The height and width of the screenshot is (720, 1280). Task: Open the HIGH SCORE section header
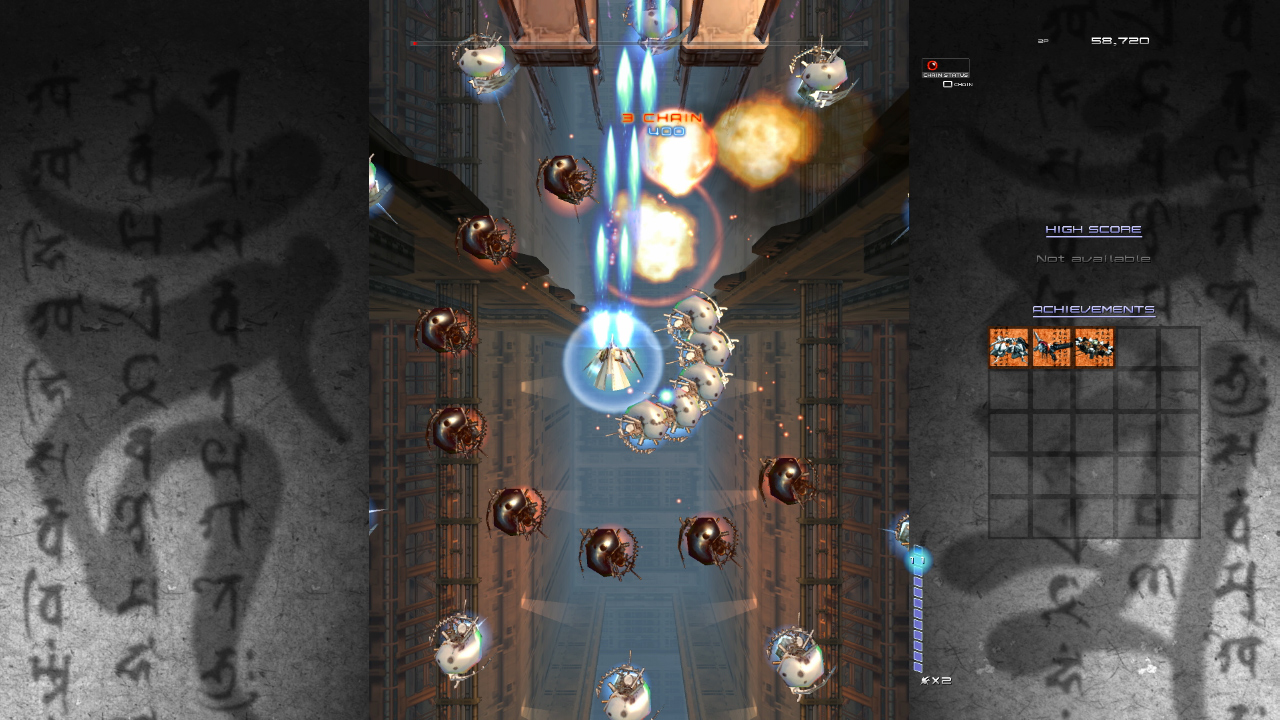pyautogui.click(x=1092, y=229)
